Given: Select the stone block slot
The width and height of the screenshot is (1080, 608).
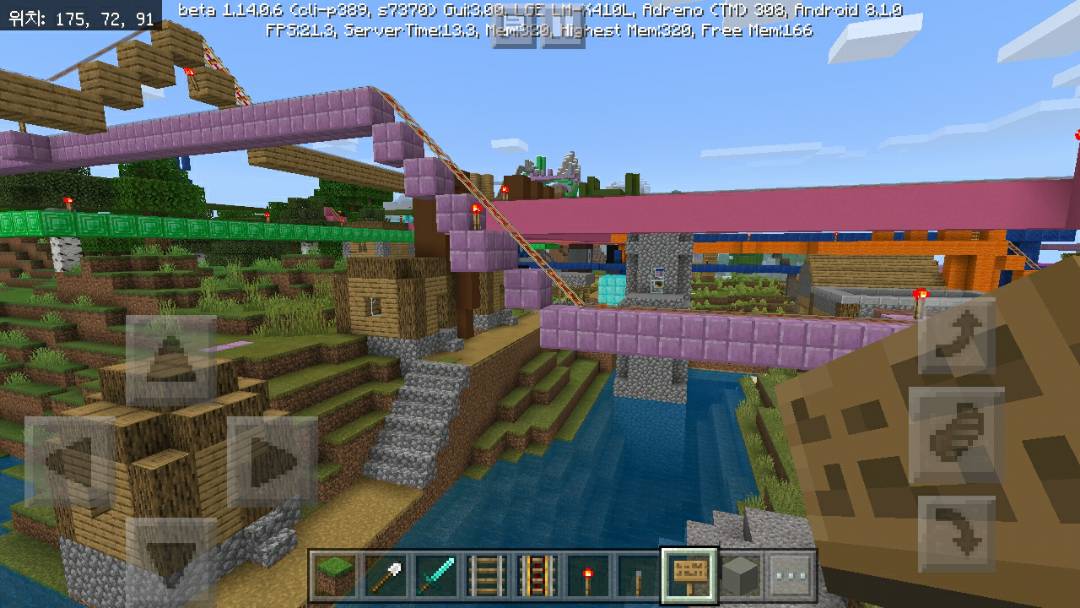Looking at the screenshot, I should pyautogui.click(x=741, y=577).
